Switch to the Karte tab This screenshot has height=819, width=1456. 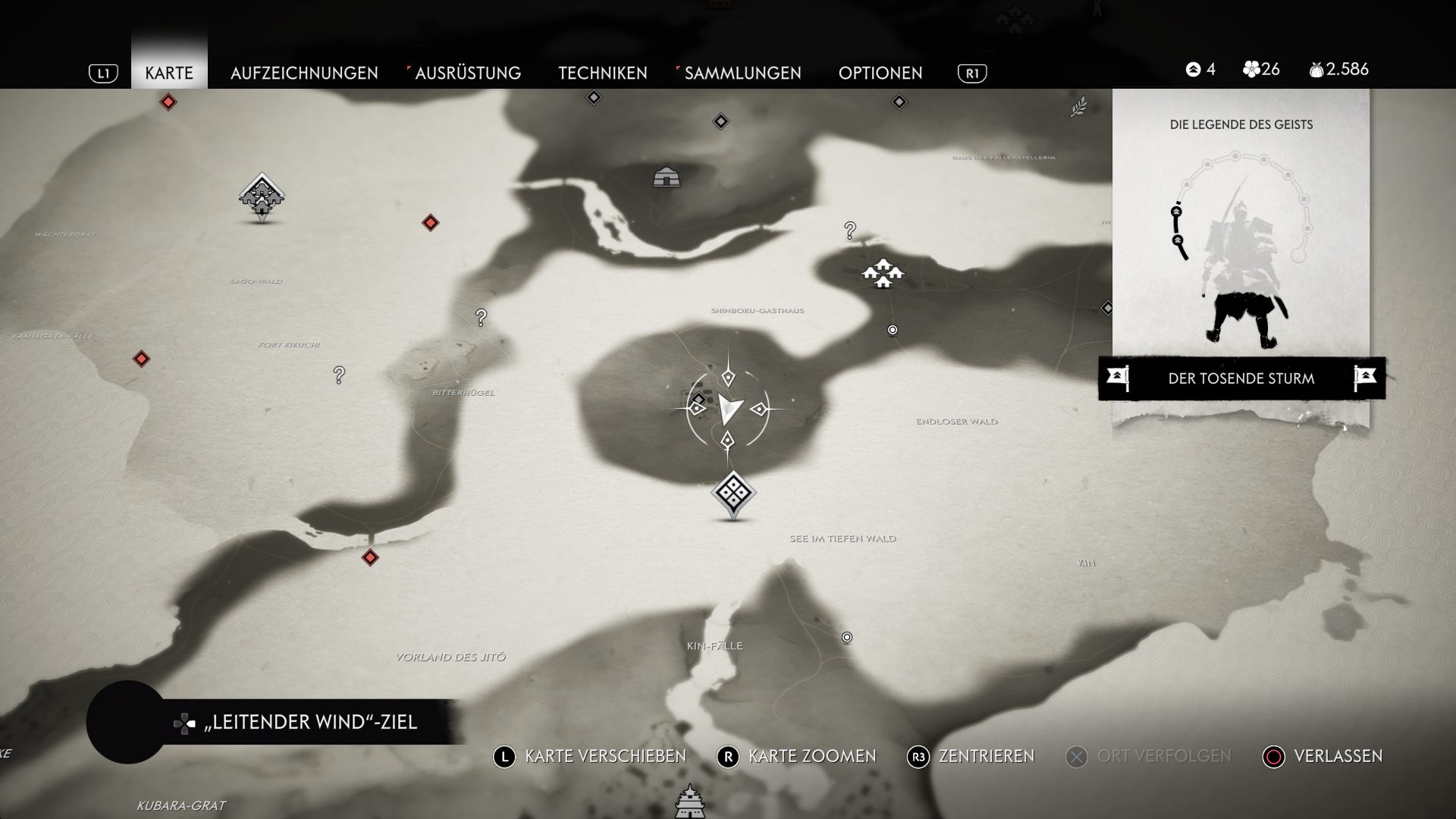coord(169,73)
